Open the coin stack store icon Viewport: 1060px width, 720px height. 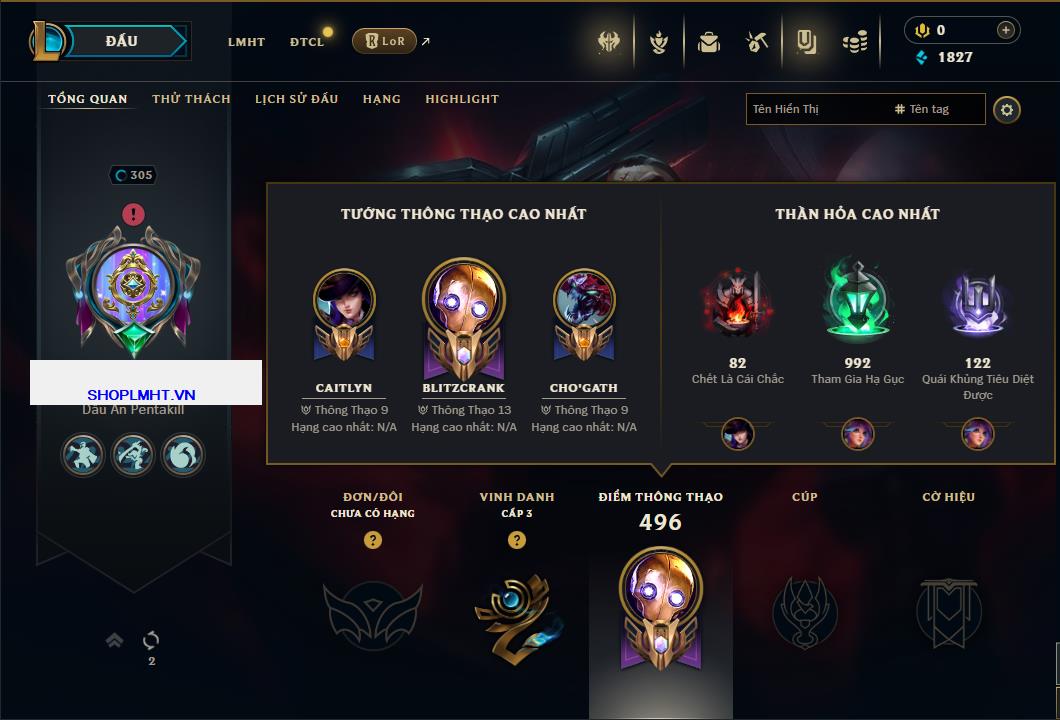tap(854, 42)
